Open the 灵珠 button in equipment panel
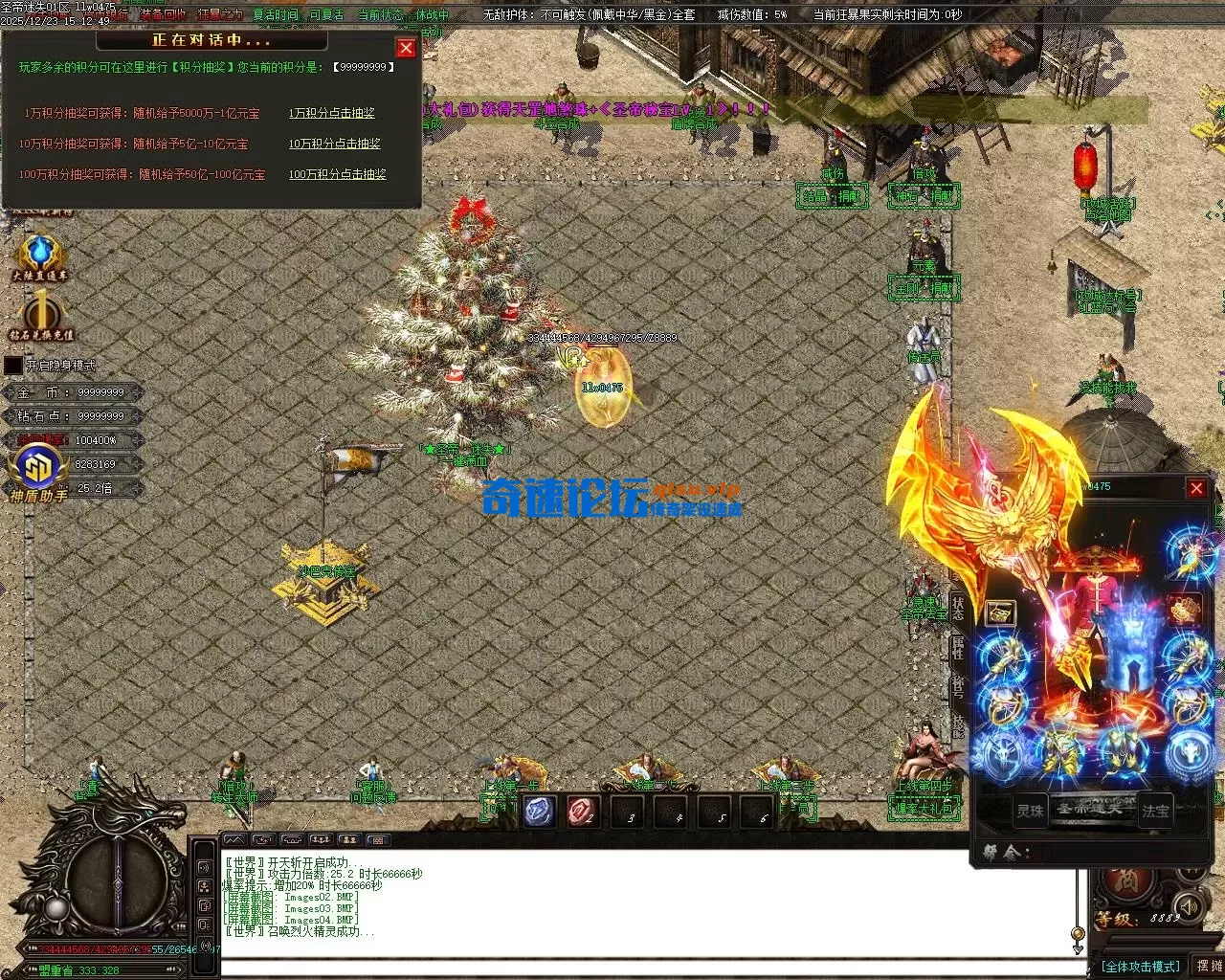 pos(1030,811)
